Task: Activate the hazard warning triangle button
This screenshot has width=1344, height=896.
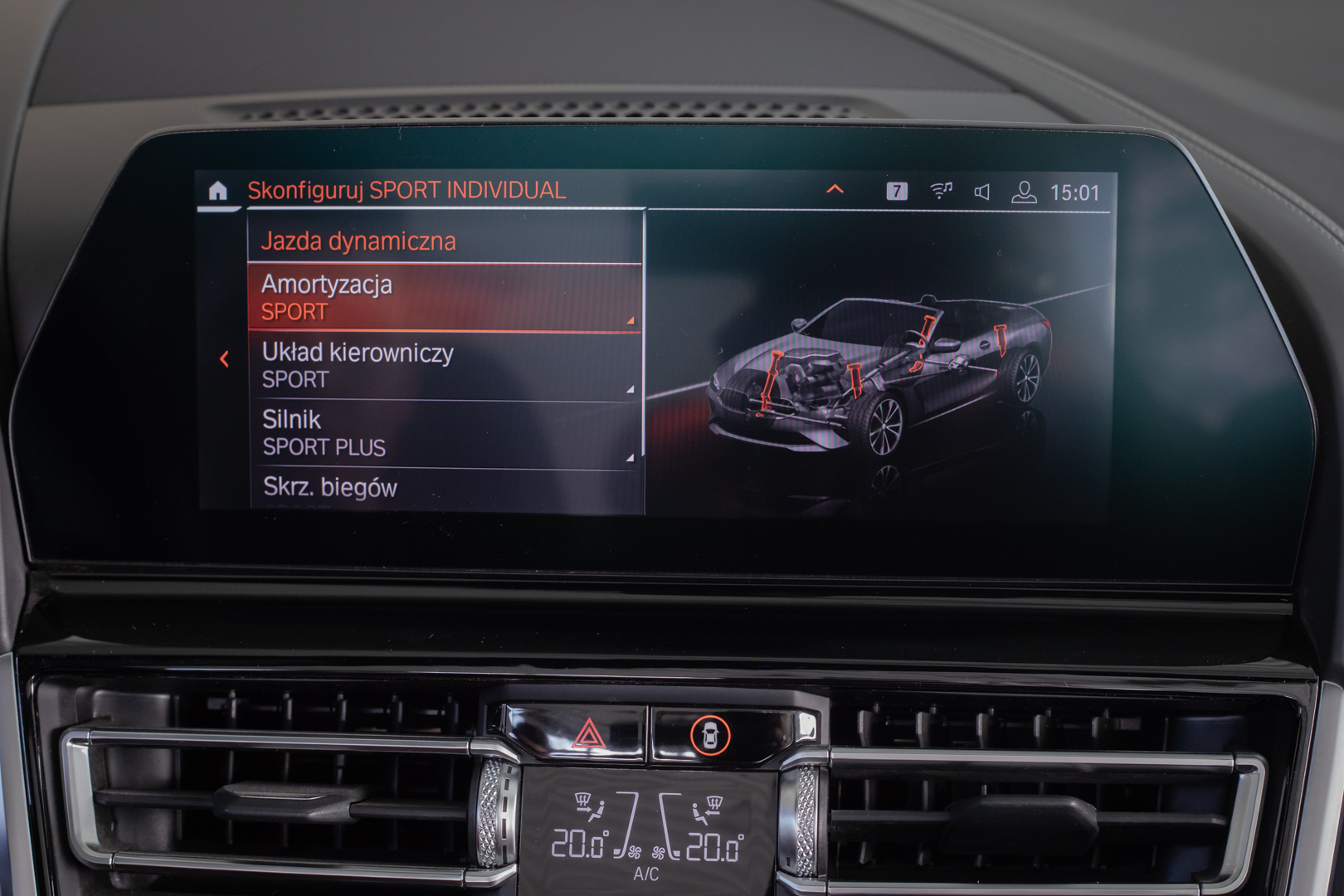Action: point(588,735)
